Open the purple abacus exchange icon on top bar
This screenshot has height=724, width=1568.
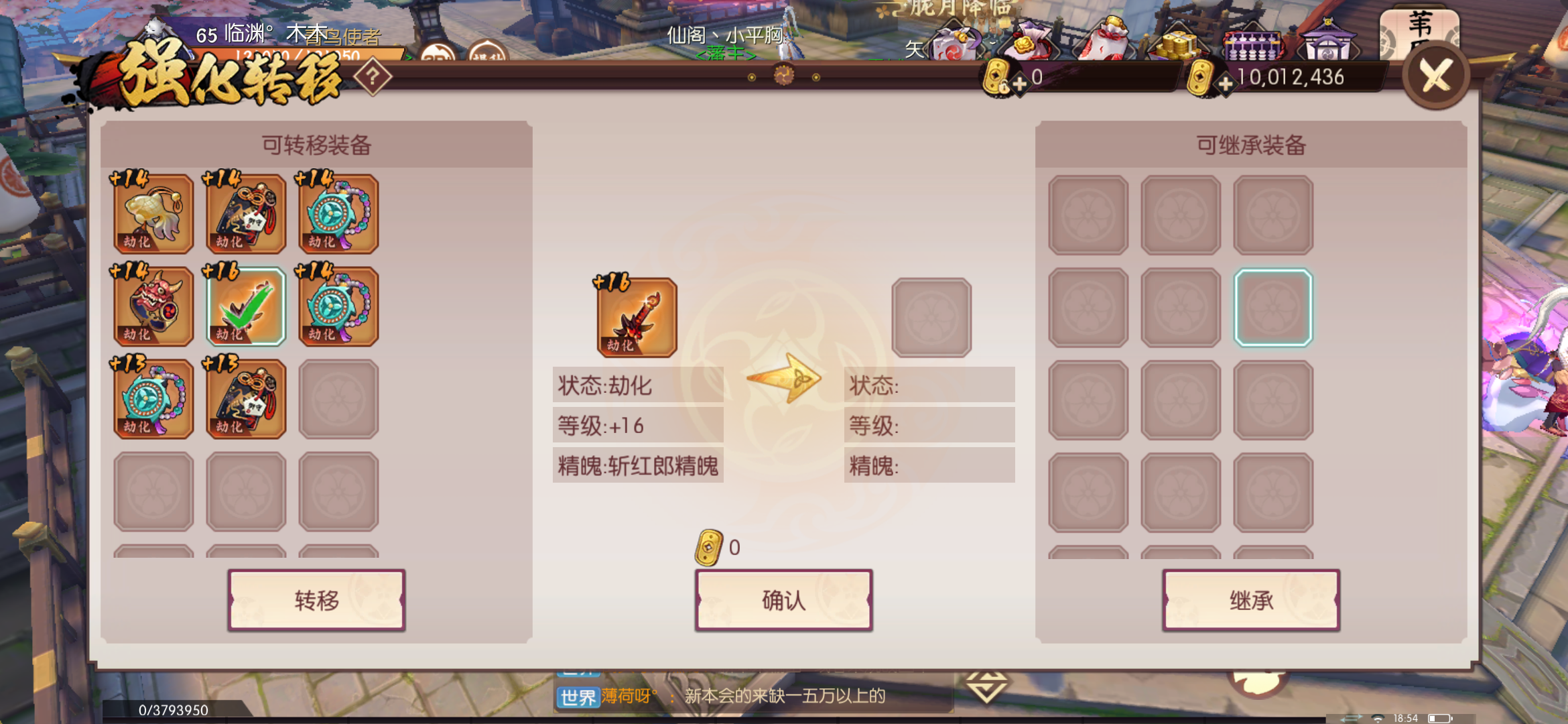[1253, 46]
